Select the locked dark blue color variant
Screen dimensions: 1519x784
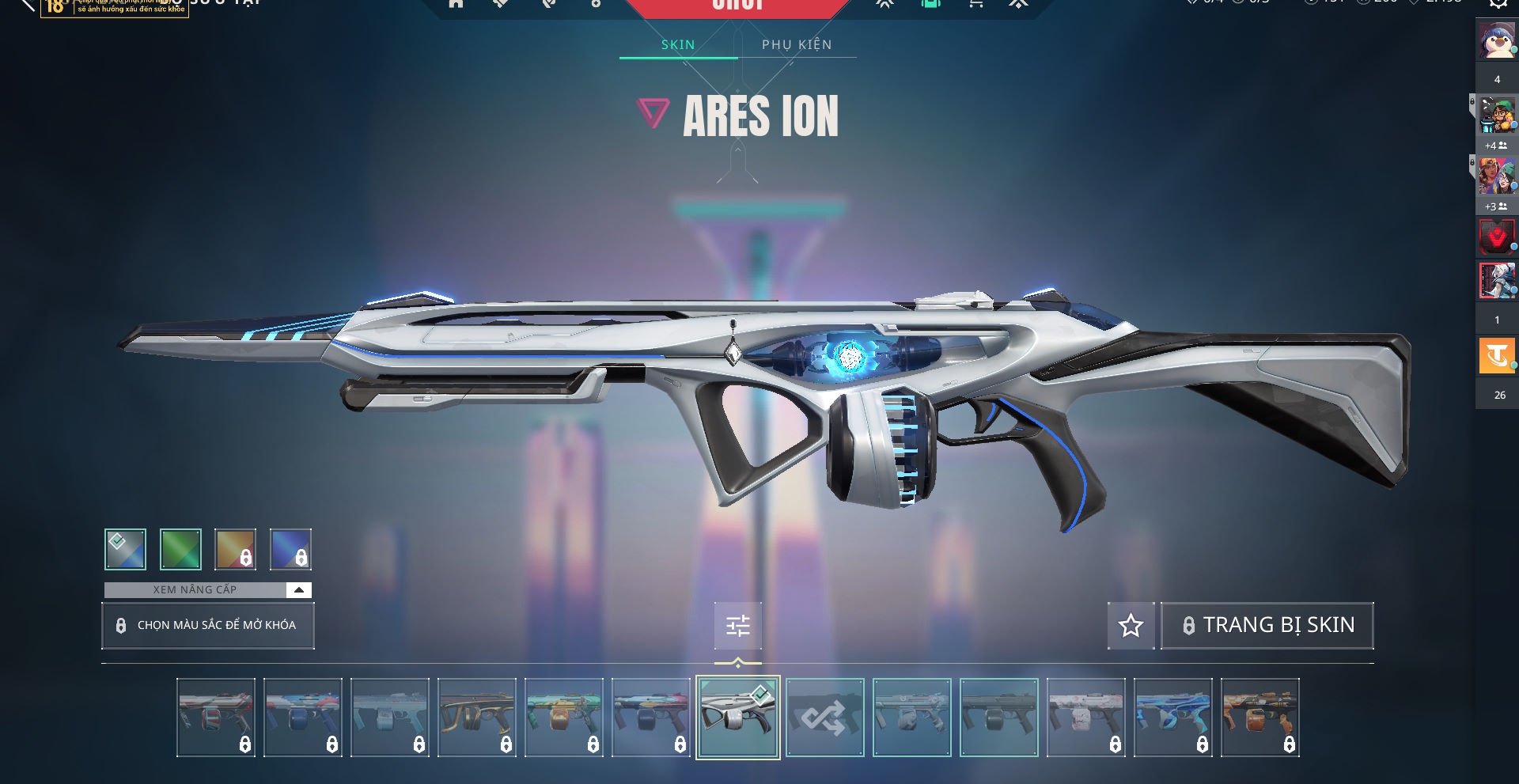click(290, 549)
